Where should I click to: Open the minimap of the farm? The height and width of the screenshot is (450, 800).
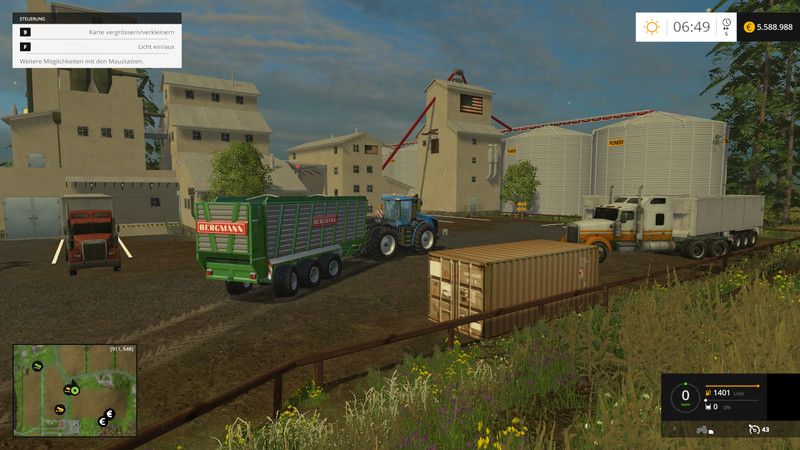pos(75,390)
